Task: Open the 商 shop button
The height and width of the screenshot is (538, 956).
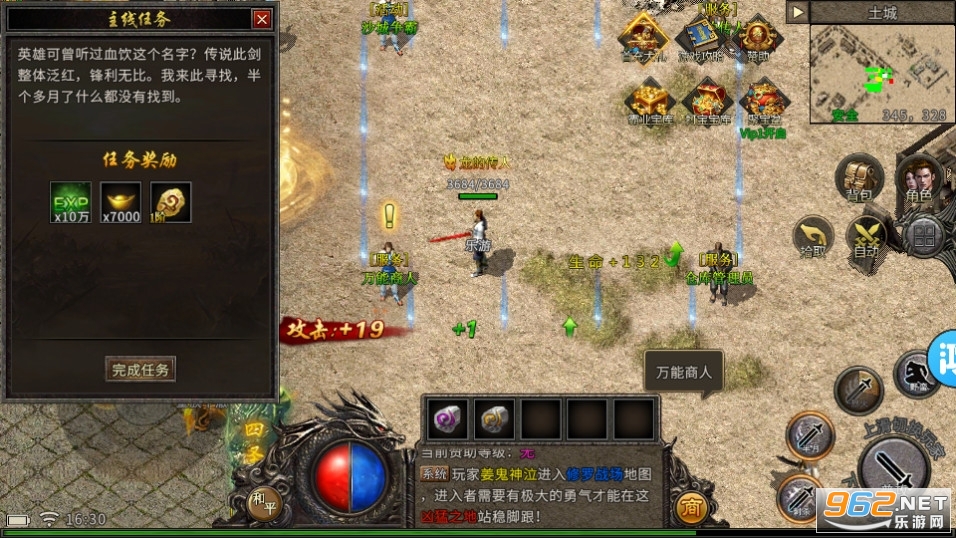Action: point(688,507)
